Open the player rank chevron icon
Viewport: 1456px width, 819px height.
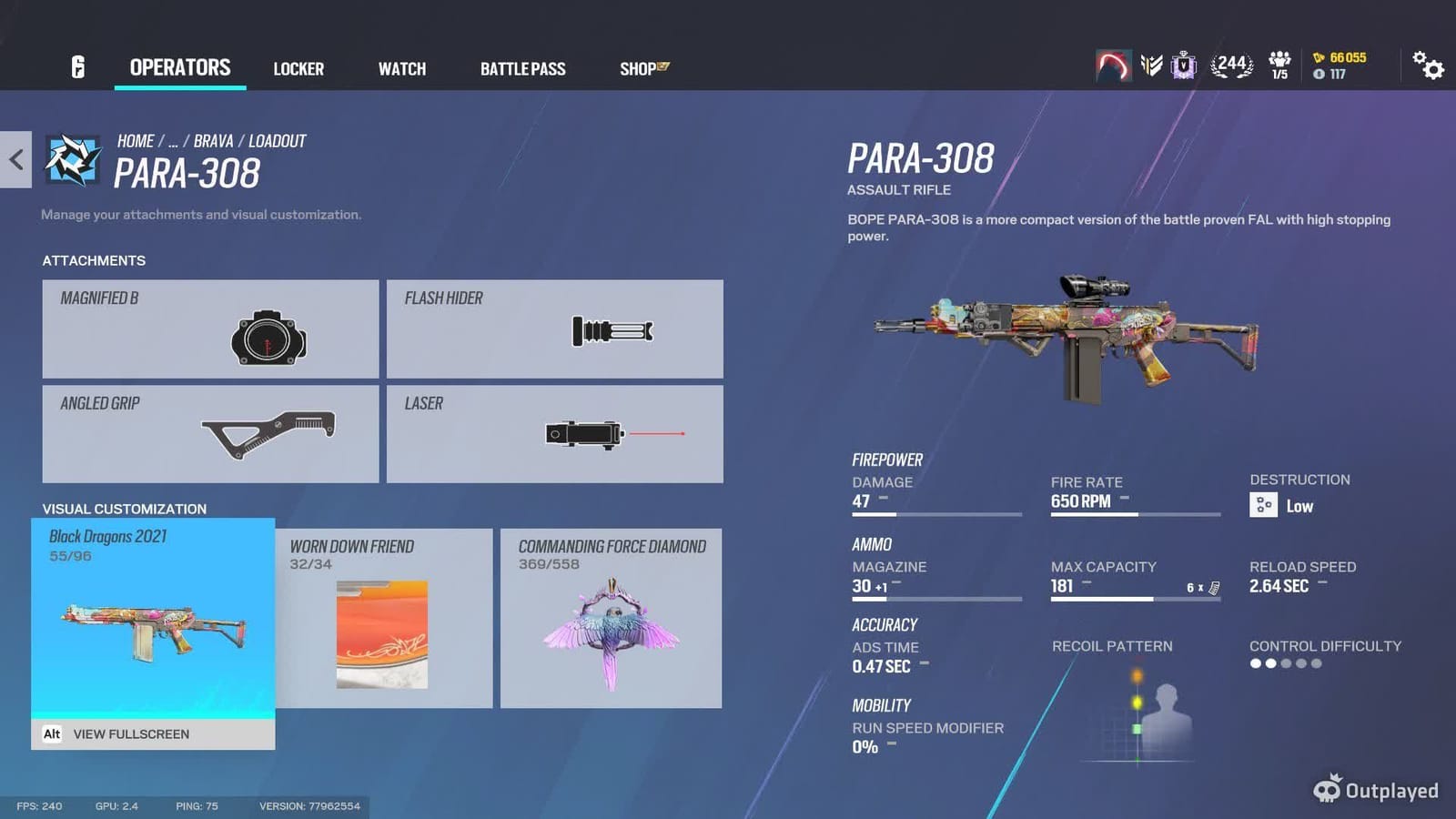[1148, 64]
